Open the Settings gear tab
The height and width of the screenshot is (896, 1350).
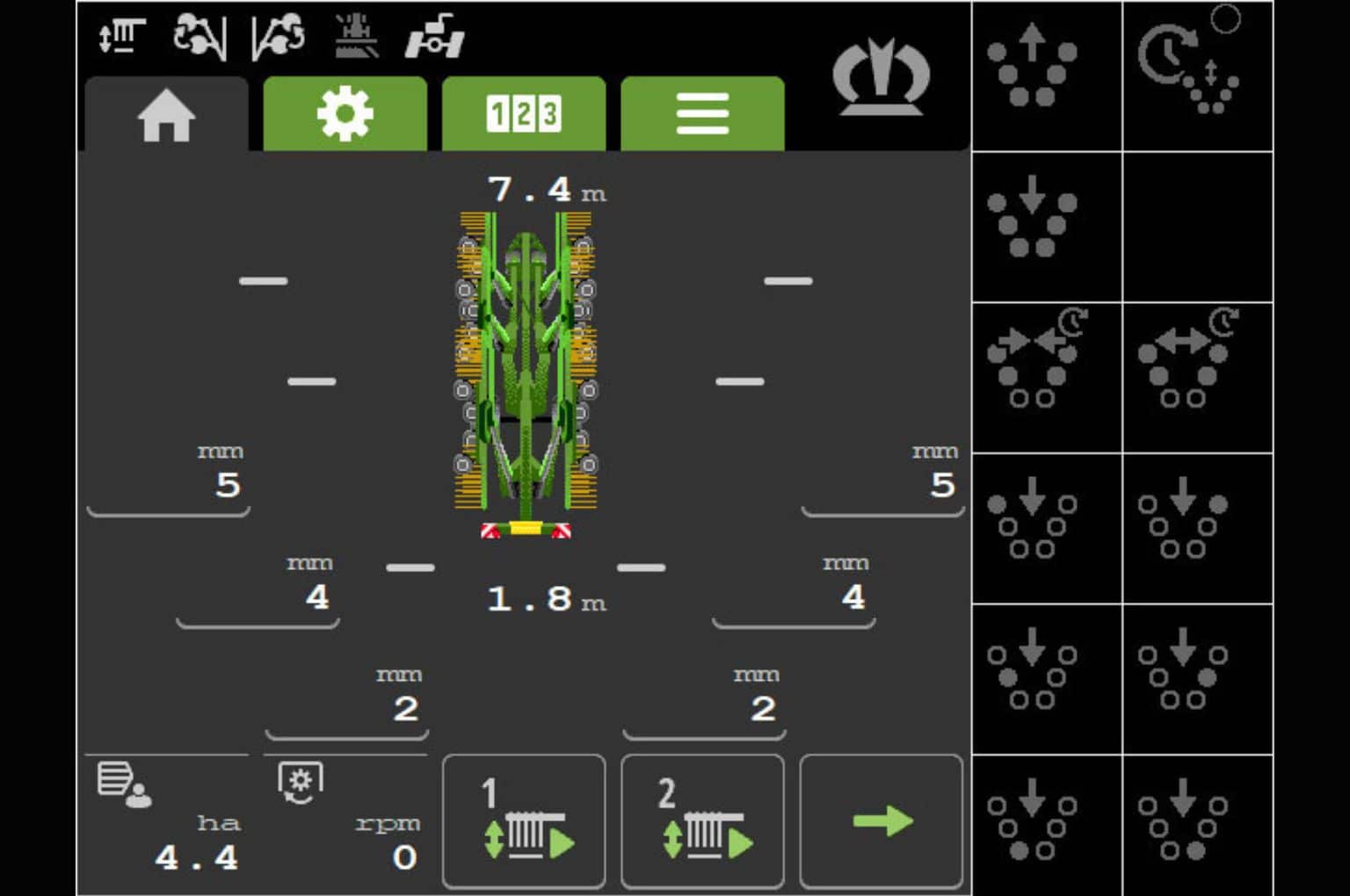(345, 112)
